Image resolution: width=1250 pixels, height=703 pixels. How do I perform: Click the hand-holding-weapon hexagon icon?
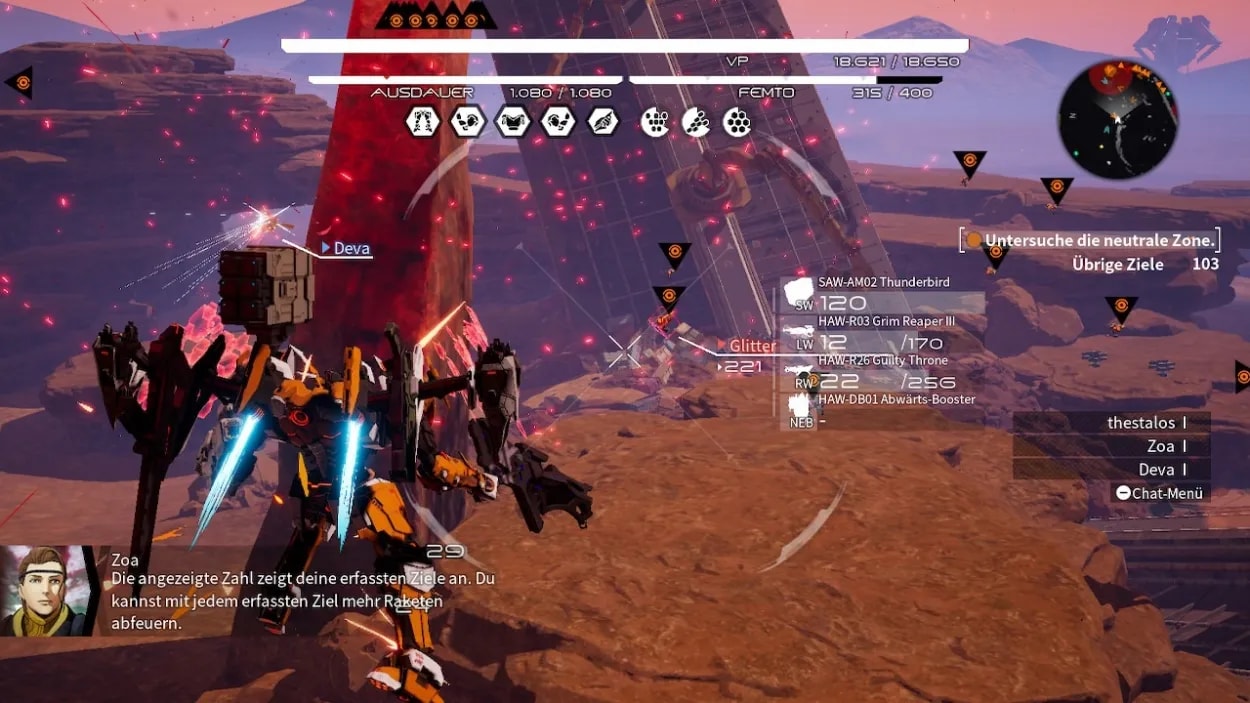point(603,122)
